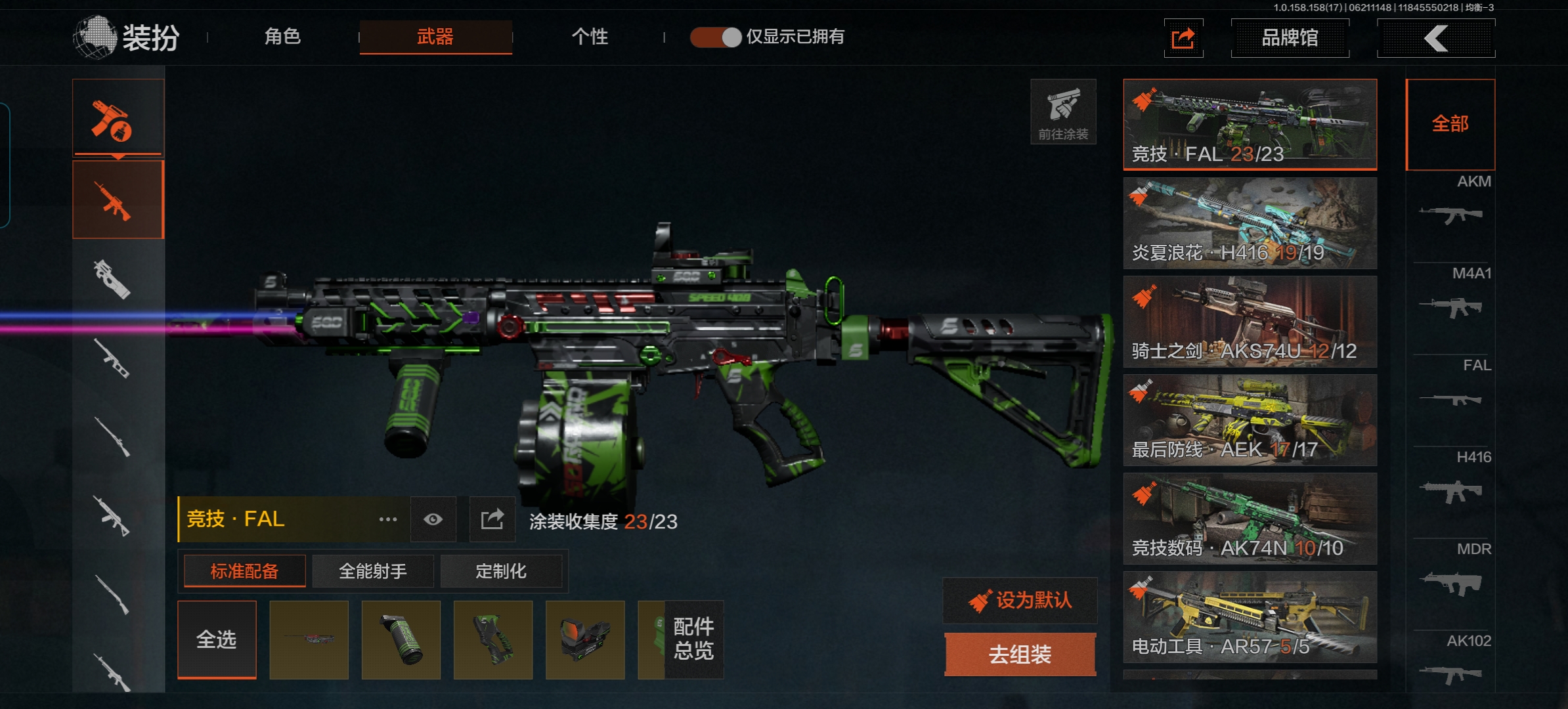Choose 骑士之剑 · AKS74U skin
This screenshot has width=1568, height=709.
1250,322
